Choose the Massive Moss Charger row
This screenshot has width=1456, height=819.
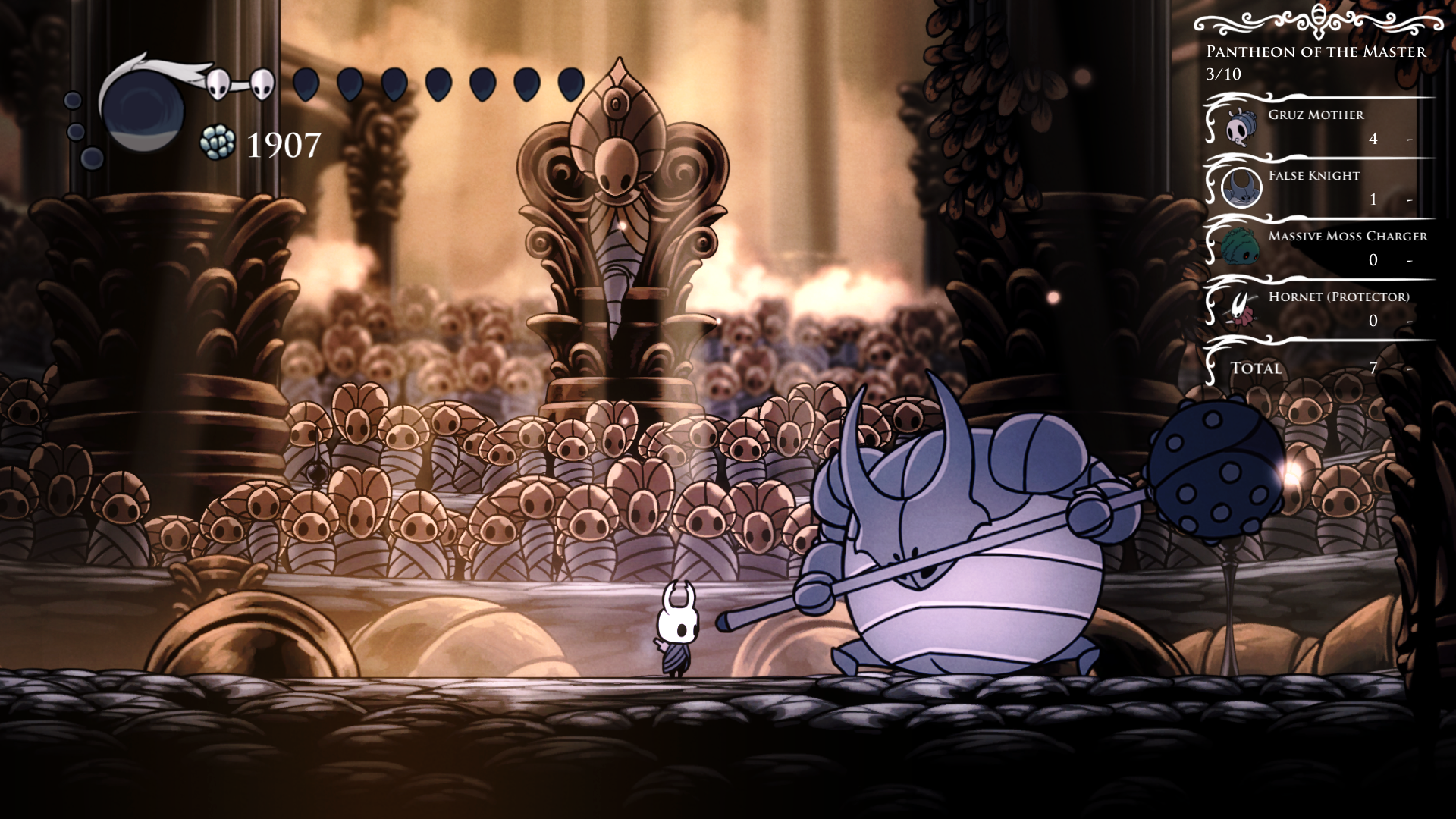pos(1318,247)
